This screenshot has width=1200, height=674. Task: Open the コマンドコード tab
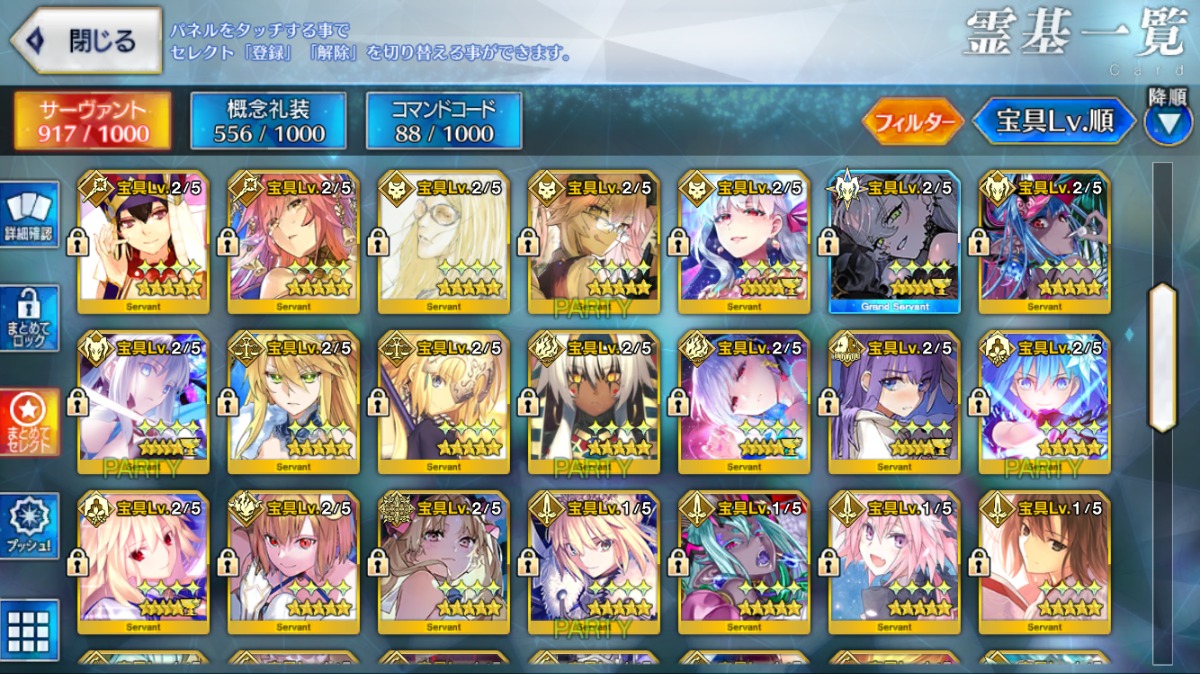click(x=444, y=121)
